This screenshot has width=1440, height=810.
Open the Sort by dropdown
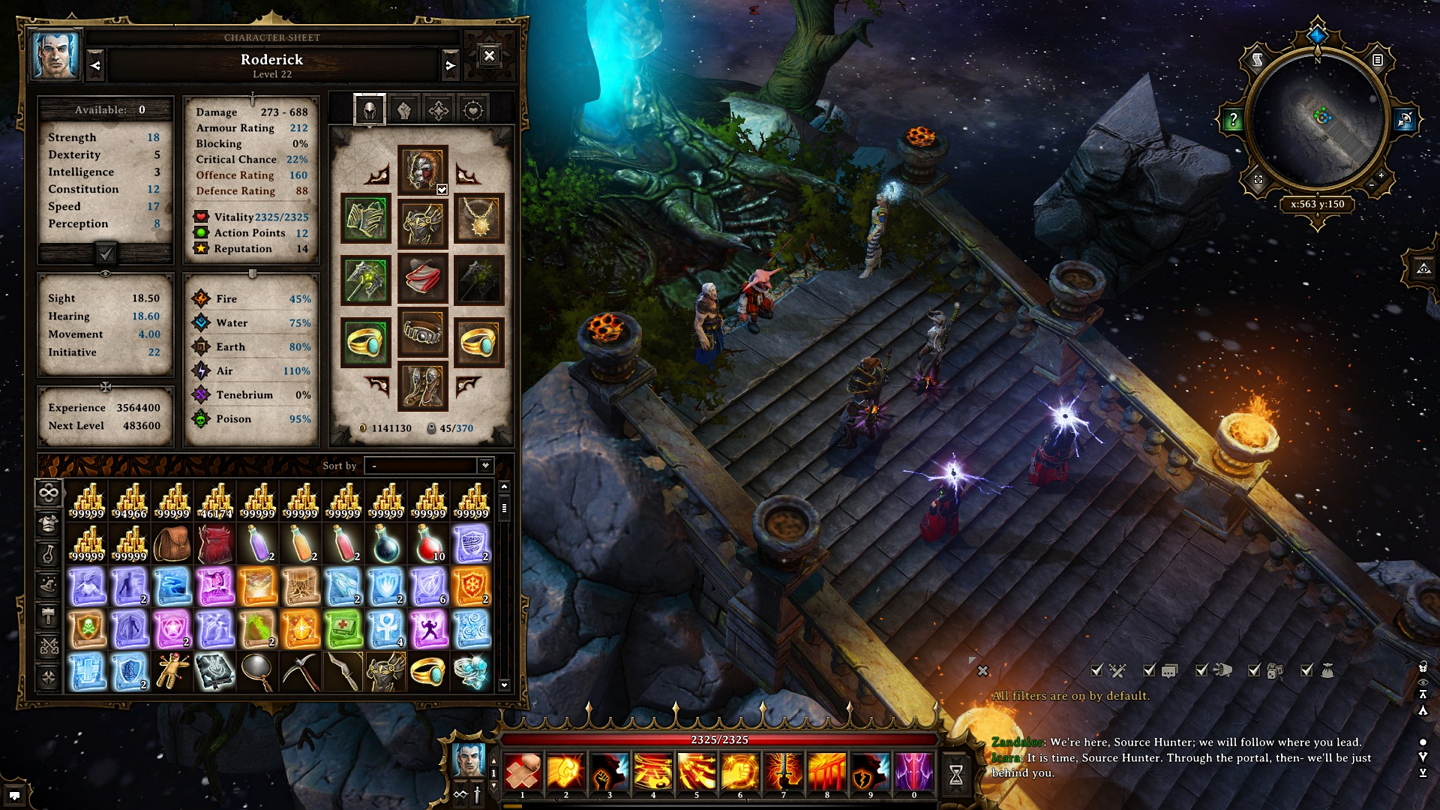pos(429,466)
